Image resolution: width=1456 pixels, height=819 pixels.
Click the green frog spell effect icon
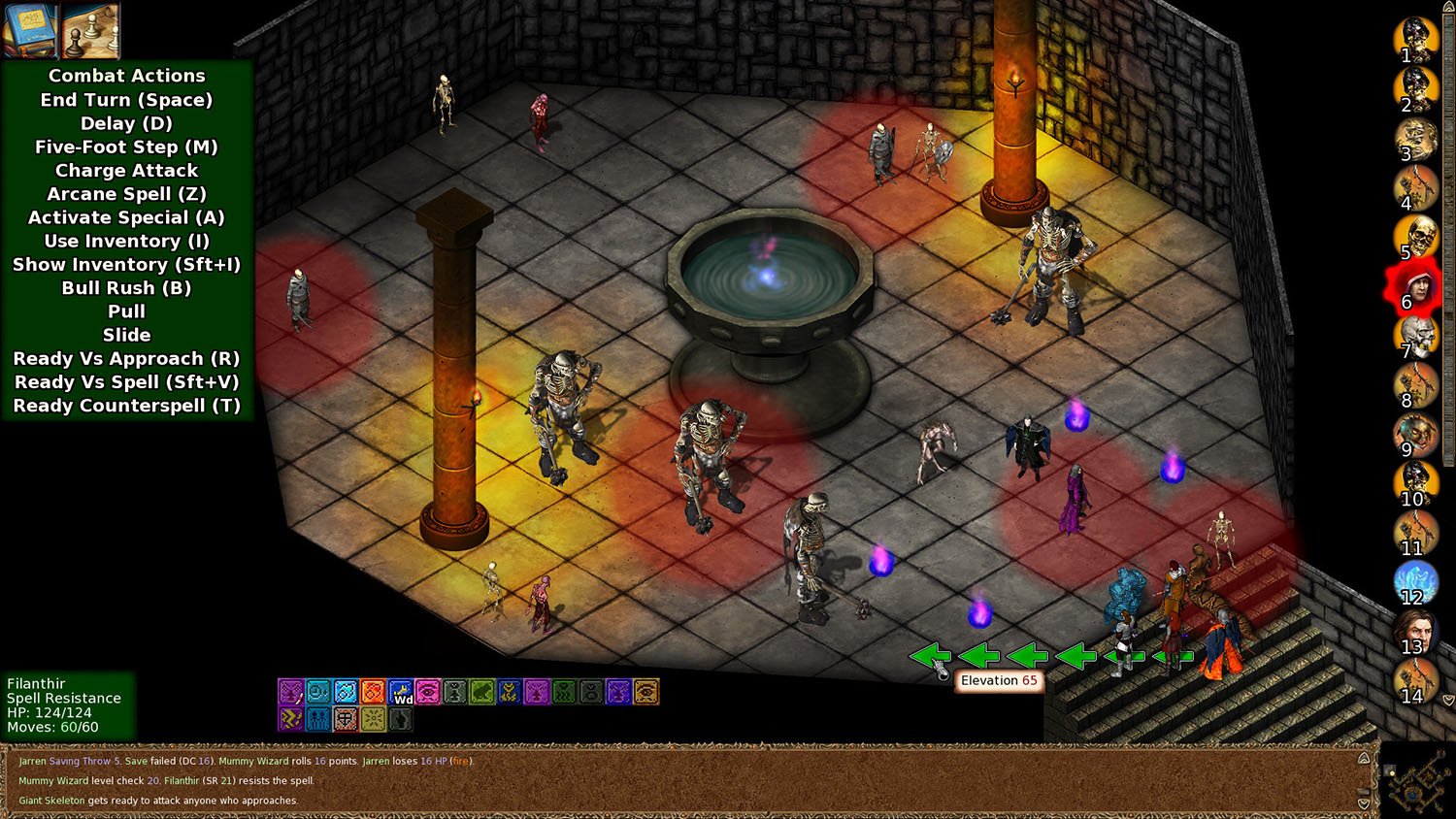pyautogui.click(x=481, y=691)
